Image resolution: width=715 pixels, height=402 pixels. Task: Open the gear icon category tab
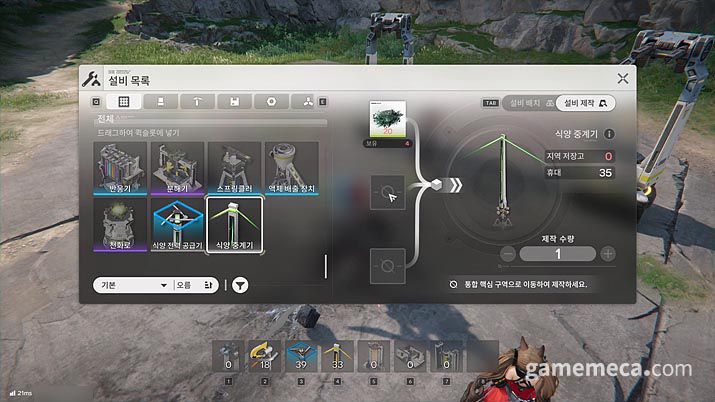coord(271,102)
